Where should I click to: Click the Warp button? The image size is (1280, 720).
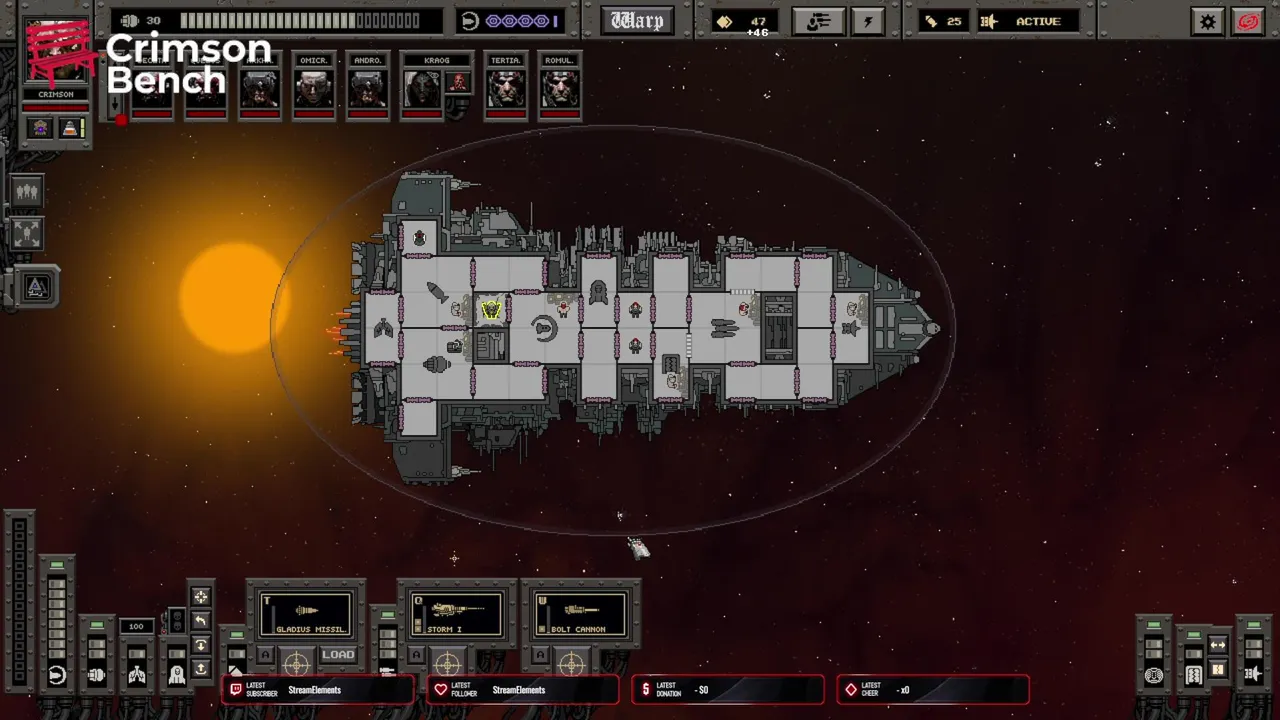click(637, 21)
